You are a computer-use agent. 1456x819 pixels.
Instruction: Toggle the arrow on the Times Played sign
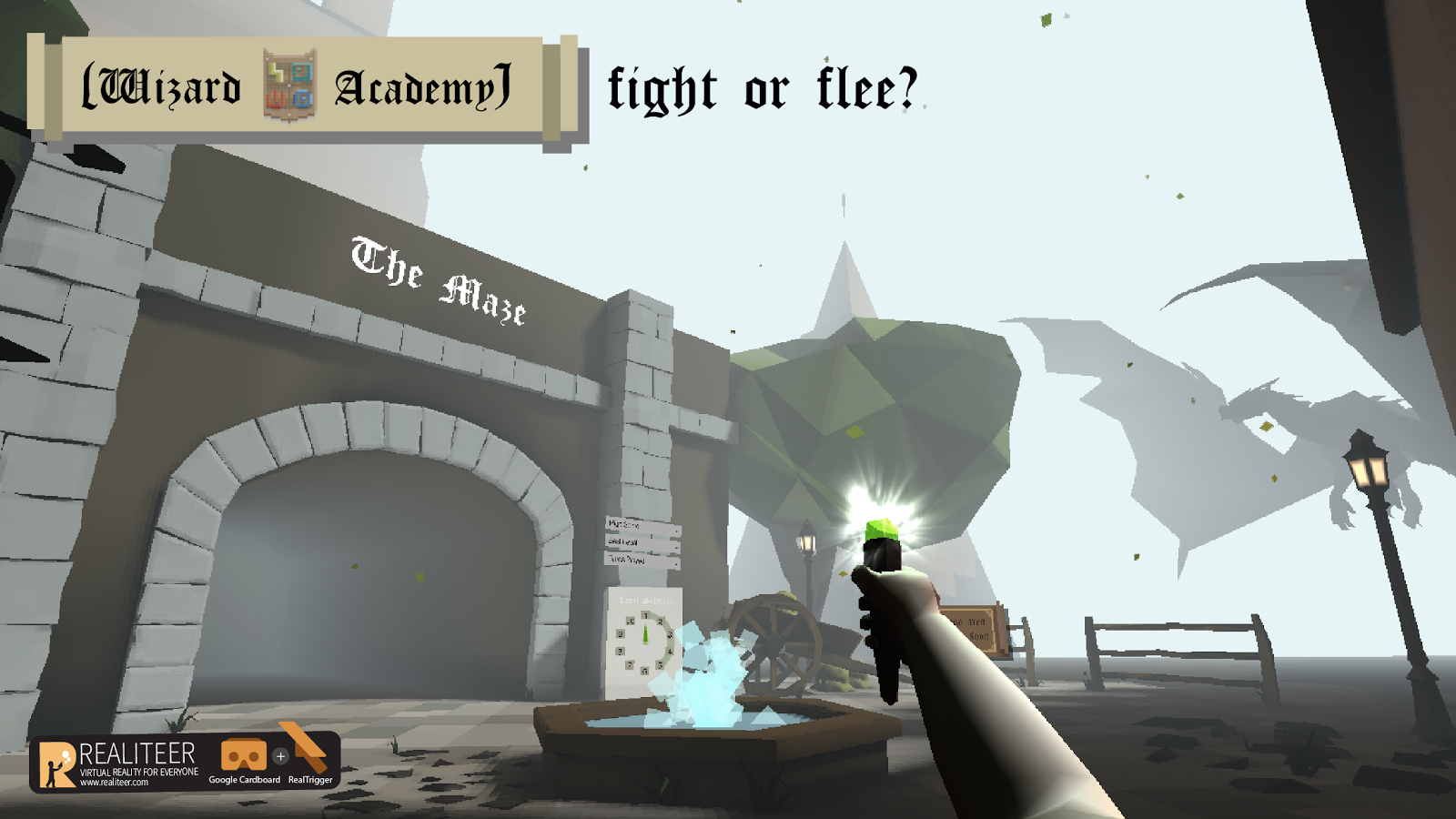click(675, 564)
